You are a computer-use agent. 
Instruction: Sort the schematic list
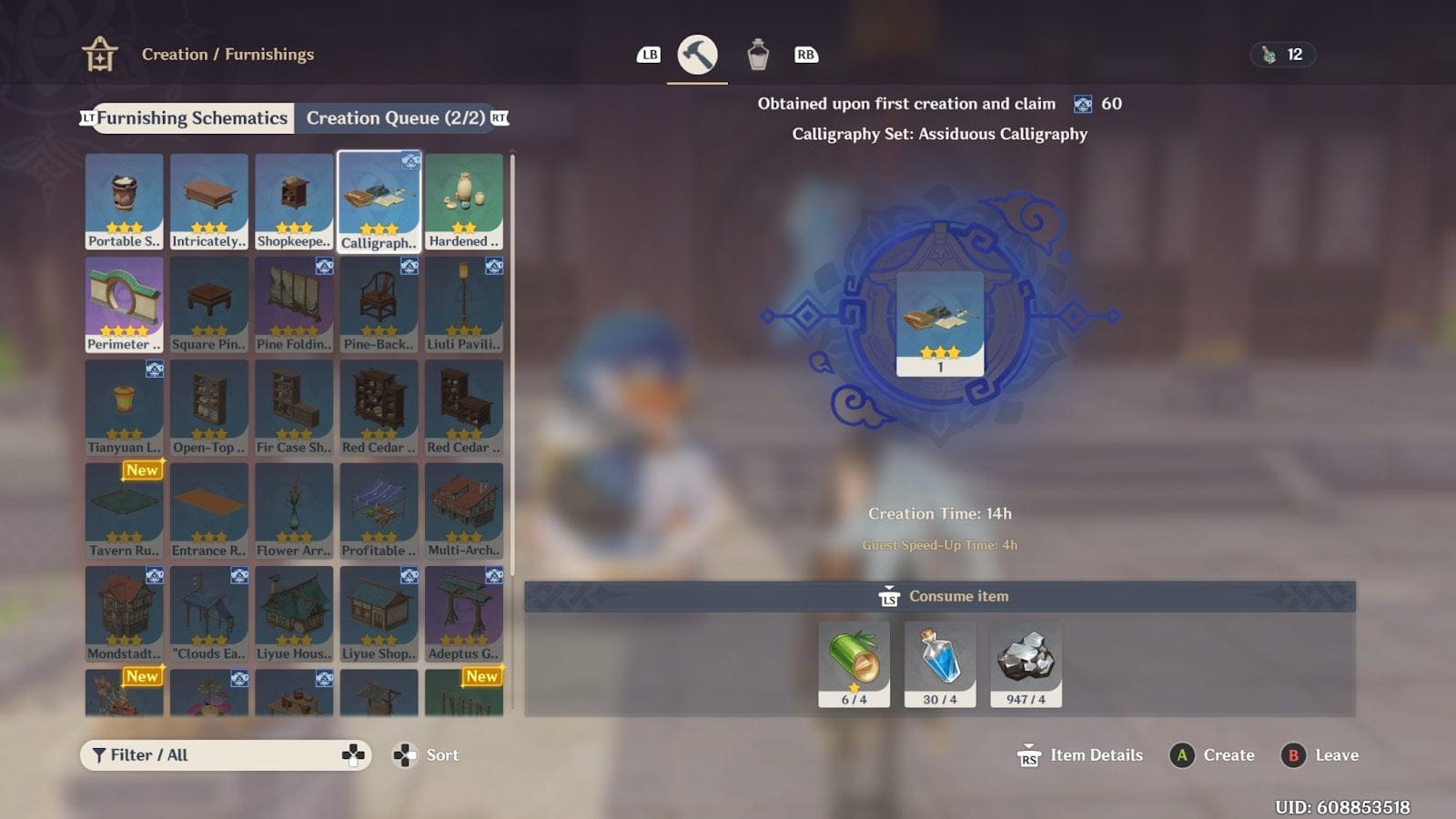(426, 755)
